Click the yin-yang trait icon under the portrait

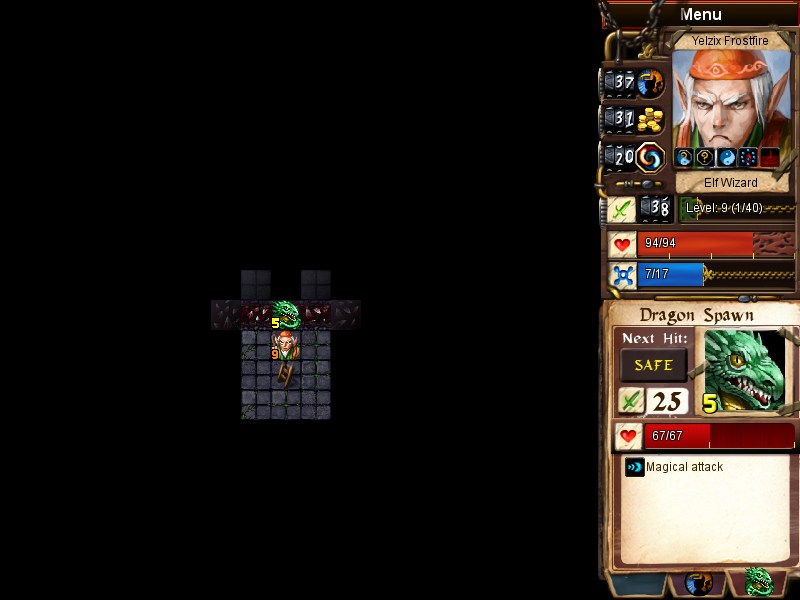(727, 158)
